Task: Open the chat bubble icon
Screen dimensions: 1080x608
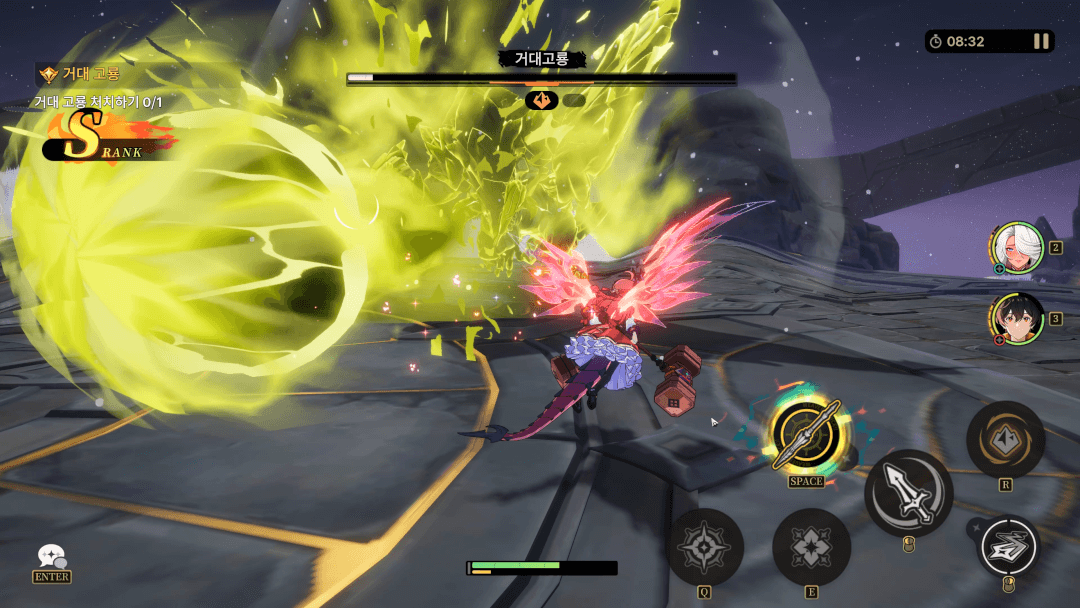Action: [51, 557]
